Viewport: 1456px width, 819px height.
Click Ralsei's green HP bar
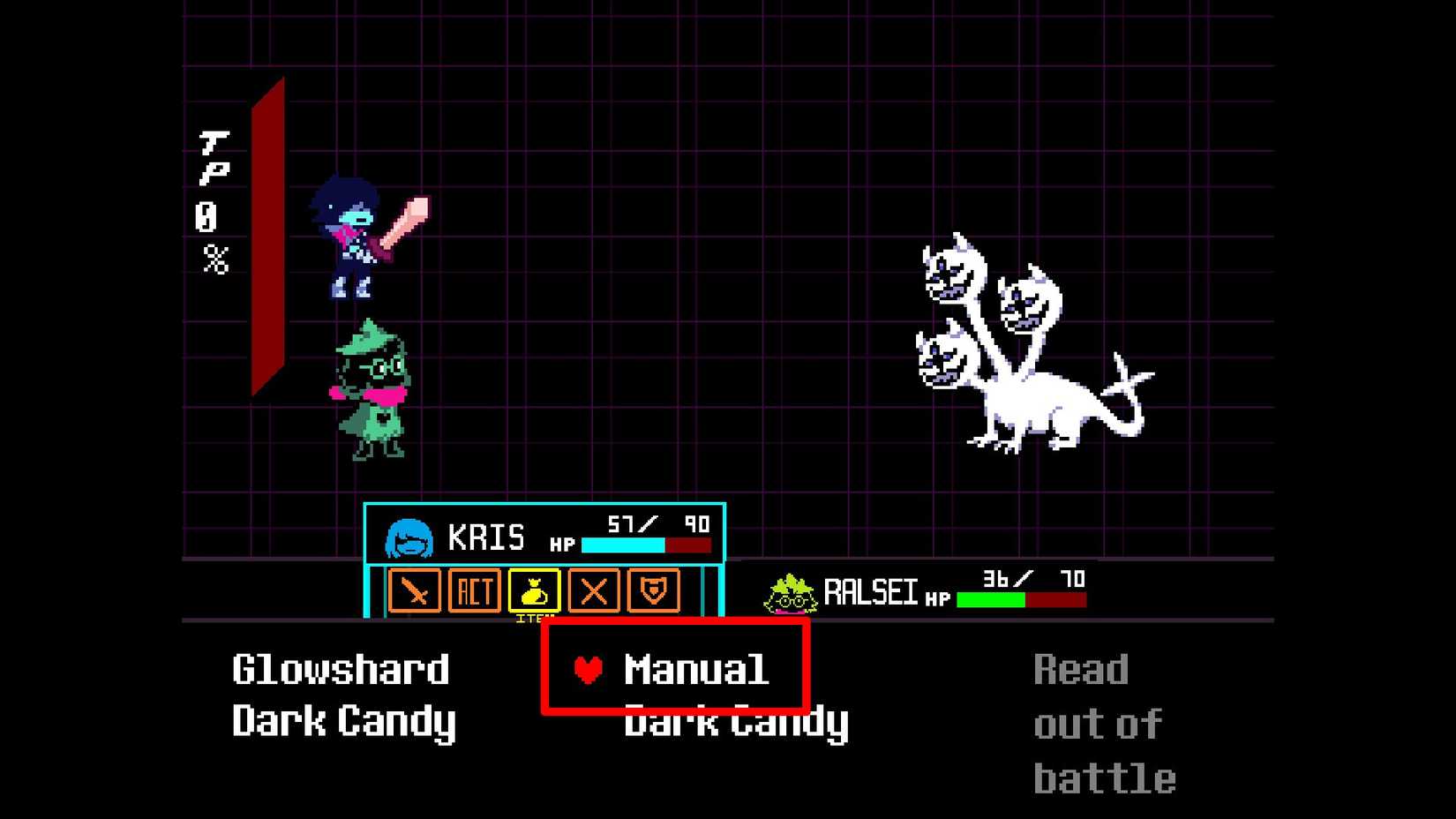(x=989, y=598)
